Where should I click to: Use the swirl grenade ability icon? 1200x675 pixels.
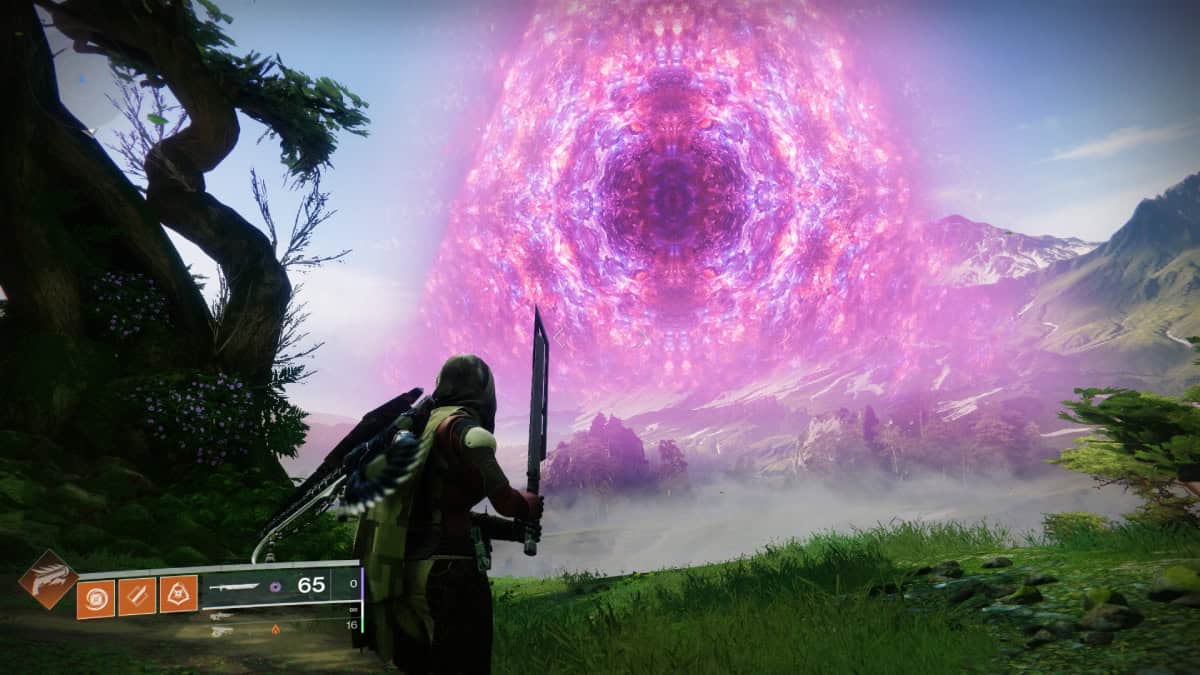[x=96, y=597]
